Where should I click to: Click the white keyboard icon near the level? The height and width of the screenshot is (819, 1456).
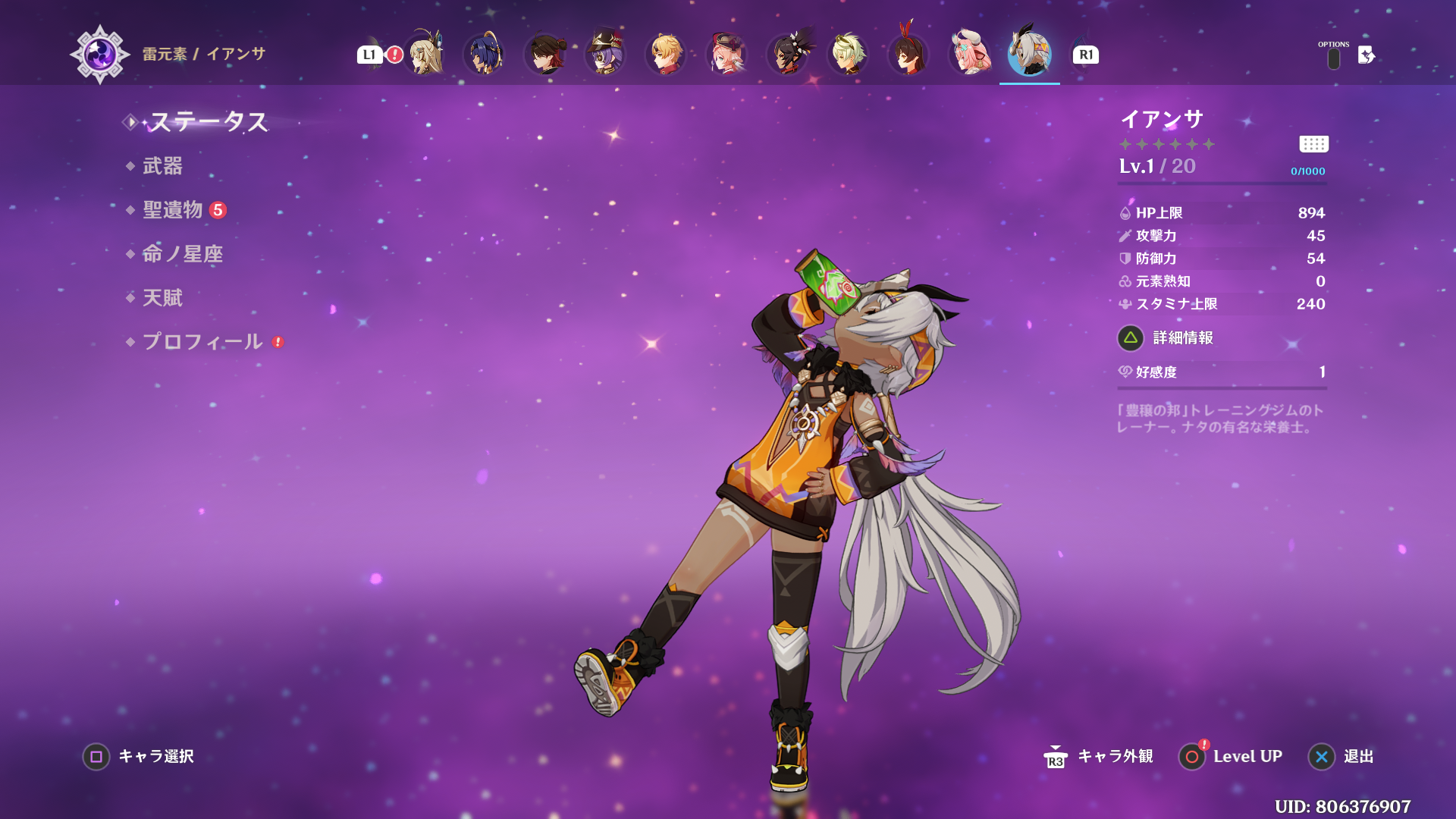coord(1313,144)
